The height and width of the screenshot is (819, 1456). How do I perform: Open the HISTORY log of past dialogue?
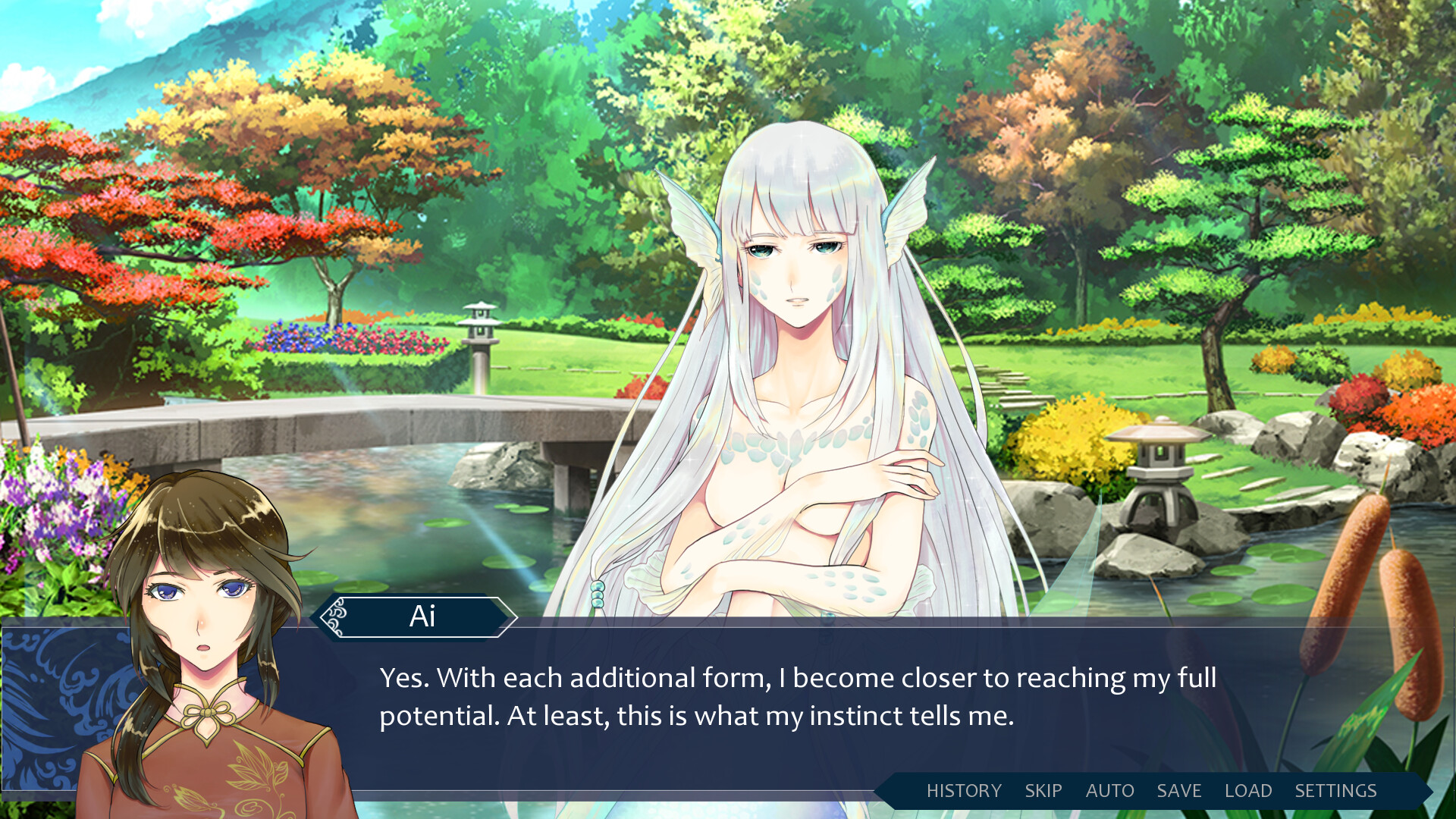pyautogui.click(x=964, y=790)
